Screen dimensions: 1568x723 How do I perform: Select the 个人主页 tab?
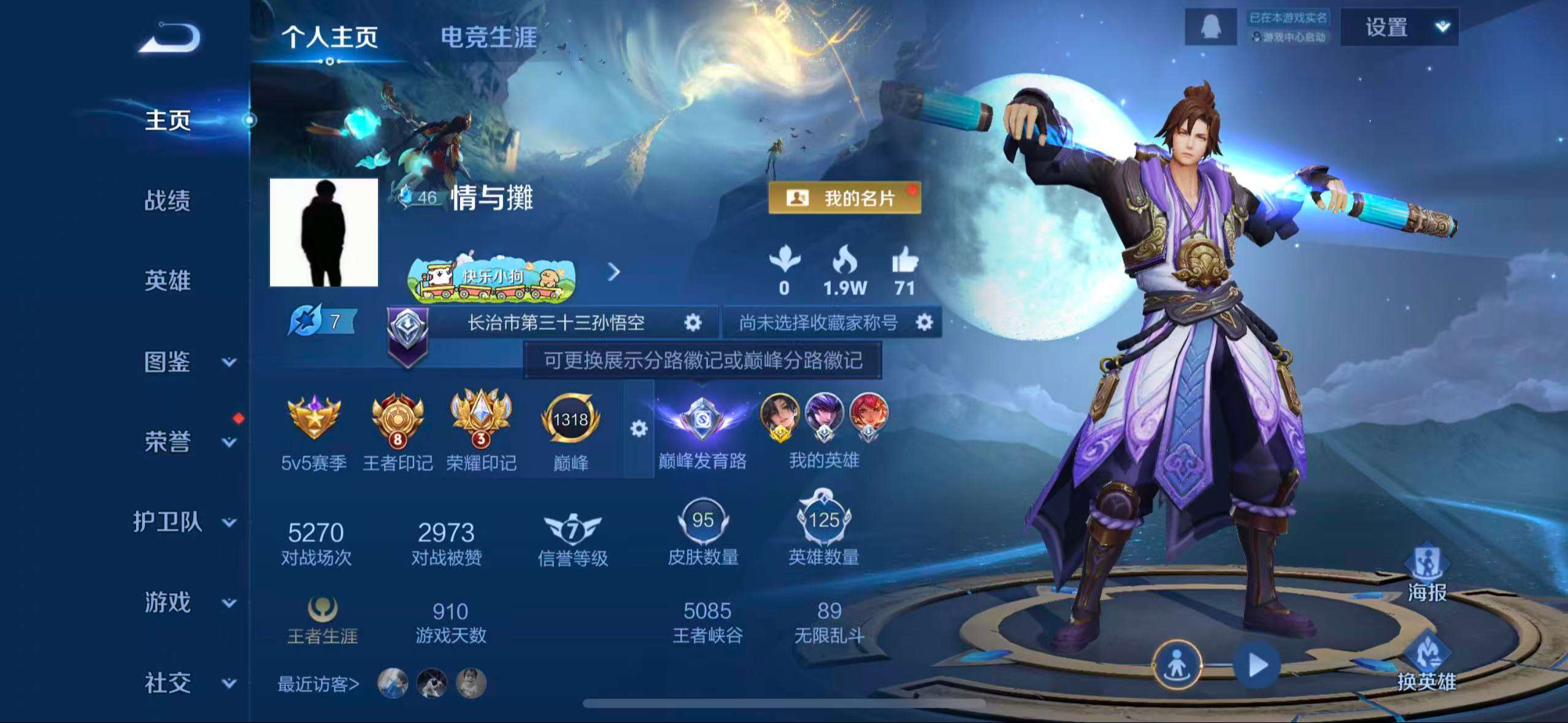[332, 37]
